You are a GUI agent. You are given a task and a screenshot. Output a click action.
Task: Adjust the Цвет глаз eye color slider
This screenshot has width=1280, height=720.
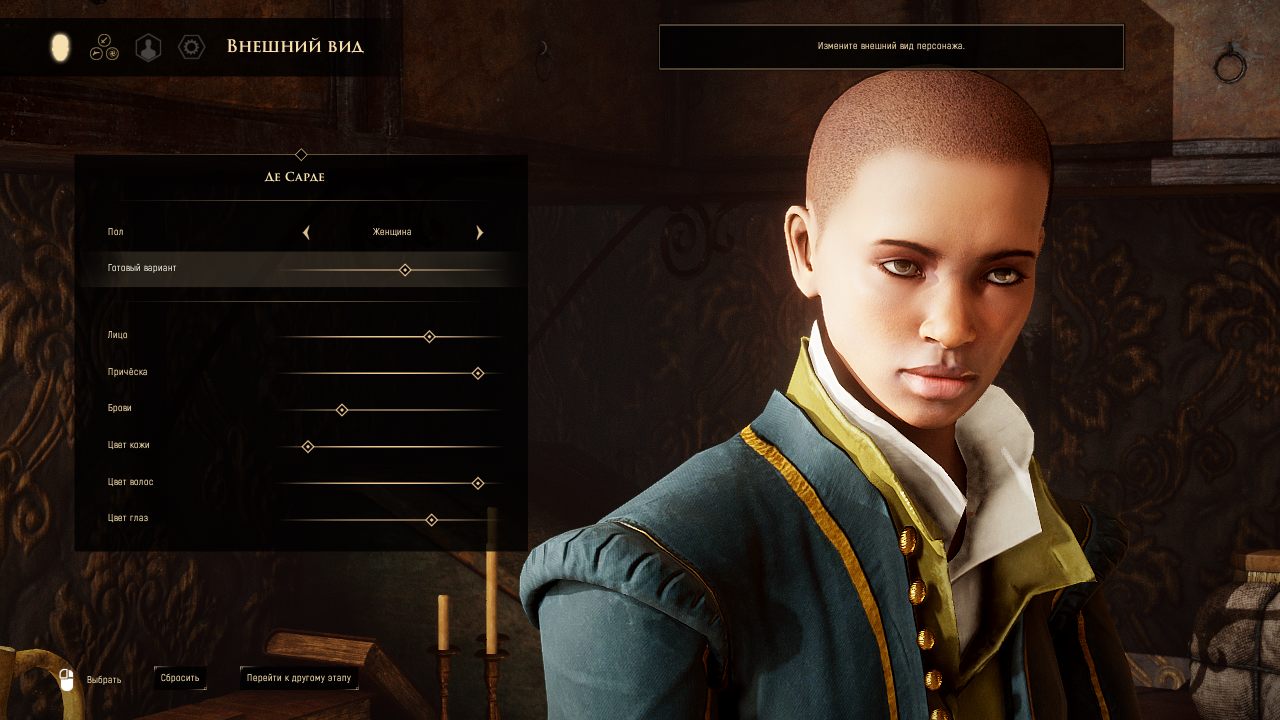point(431,520)
